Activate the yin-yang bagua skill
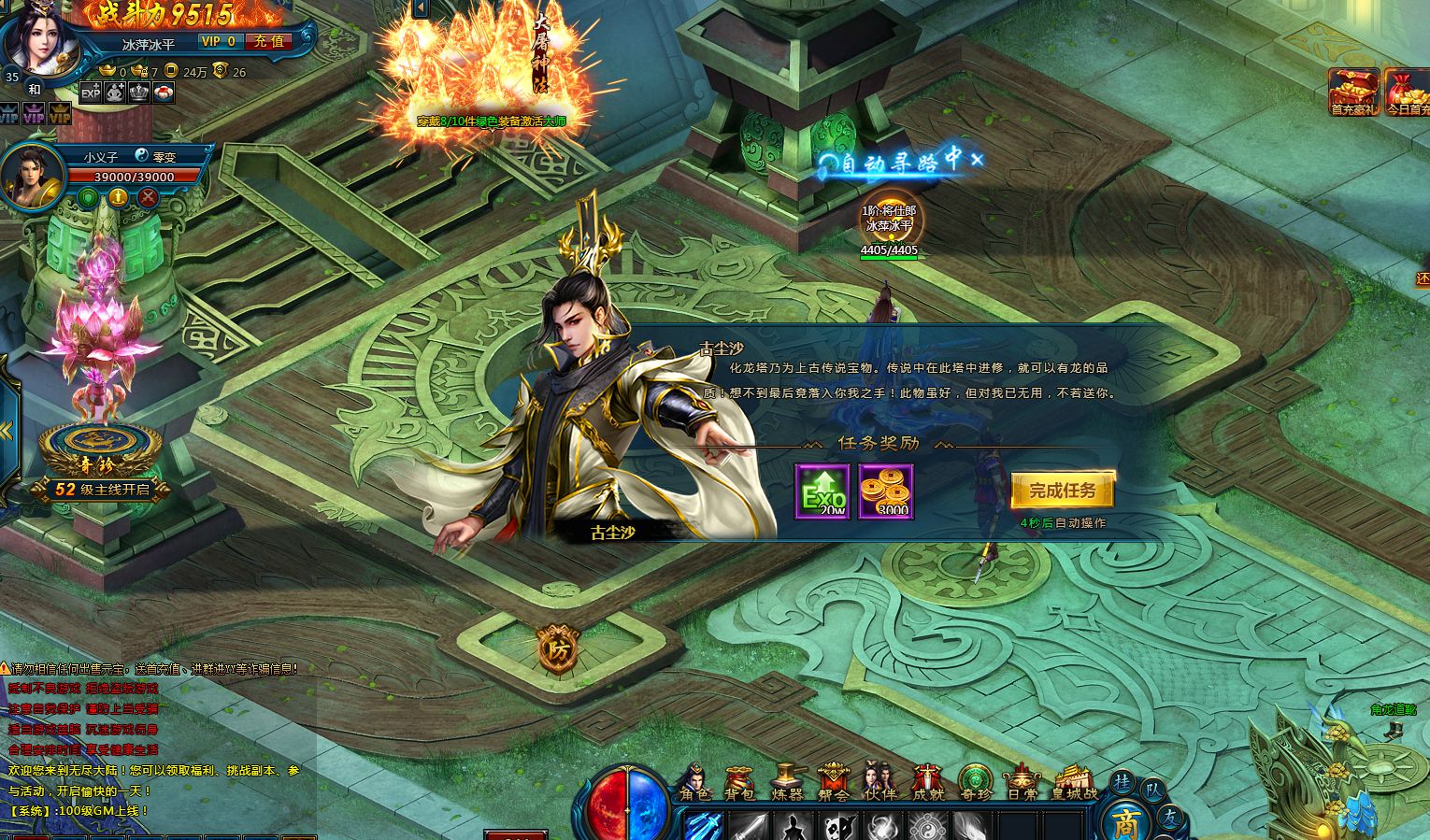Viewport: 1430px width, 840px height. 925,826
